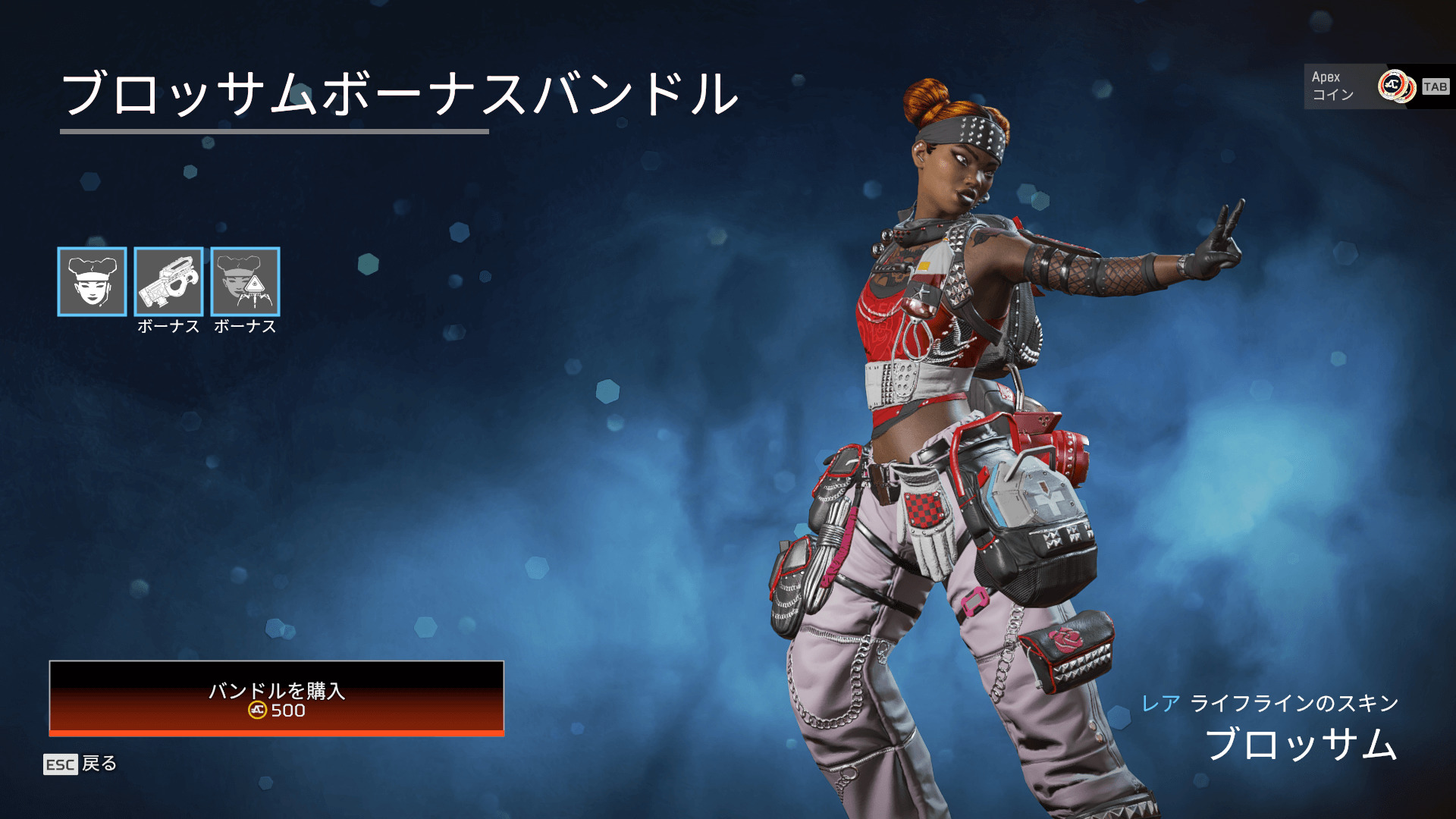This screenshot has height=819, width=1456.
Task: View the bonus Lifeline banner item
Action: click(245, 281)
